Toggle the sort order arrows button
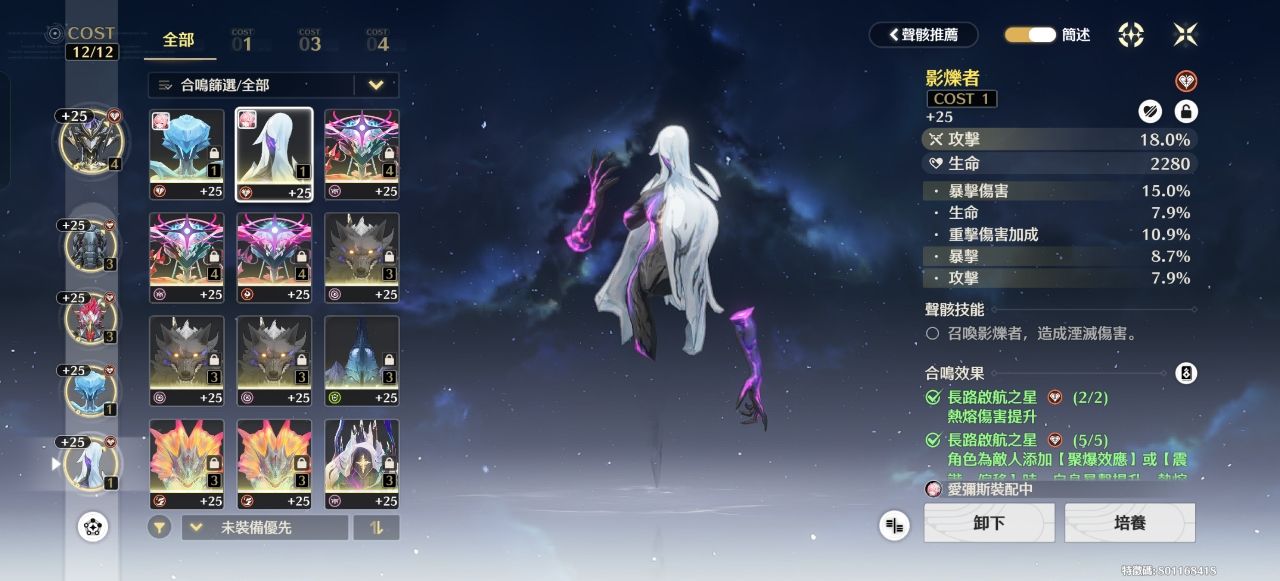 pos(376,527)
